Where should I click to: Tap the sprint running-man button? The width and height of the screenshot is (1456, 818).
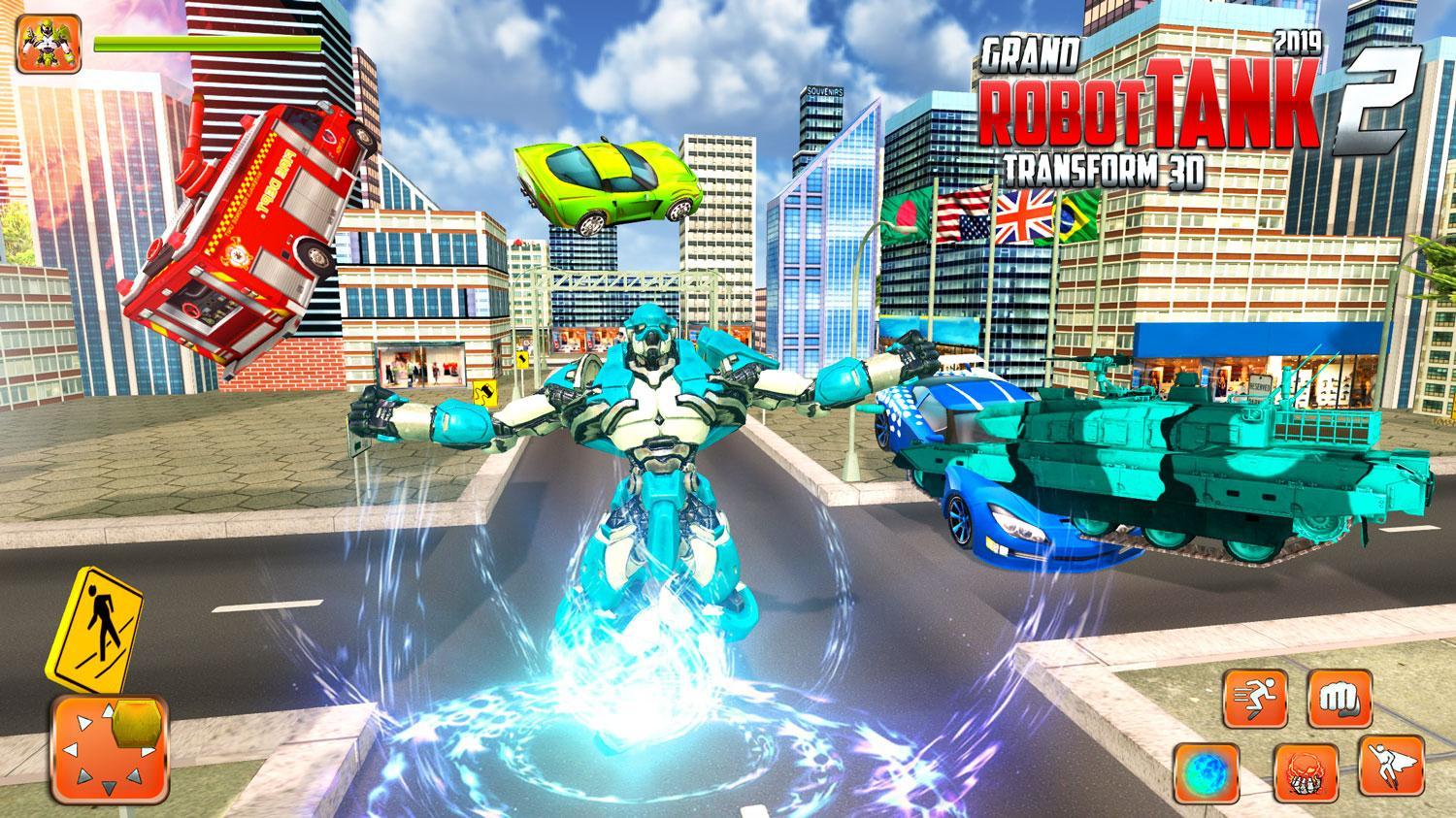click(1254, 697)
